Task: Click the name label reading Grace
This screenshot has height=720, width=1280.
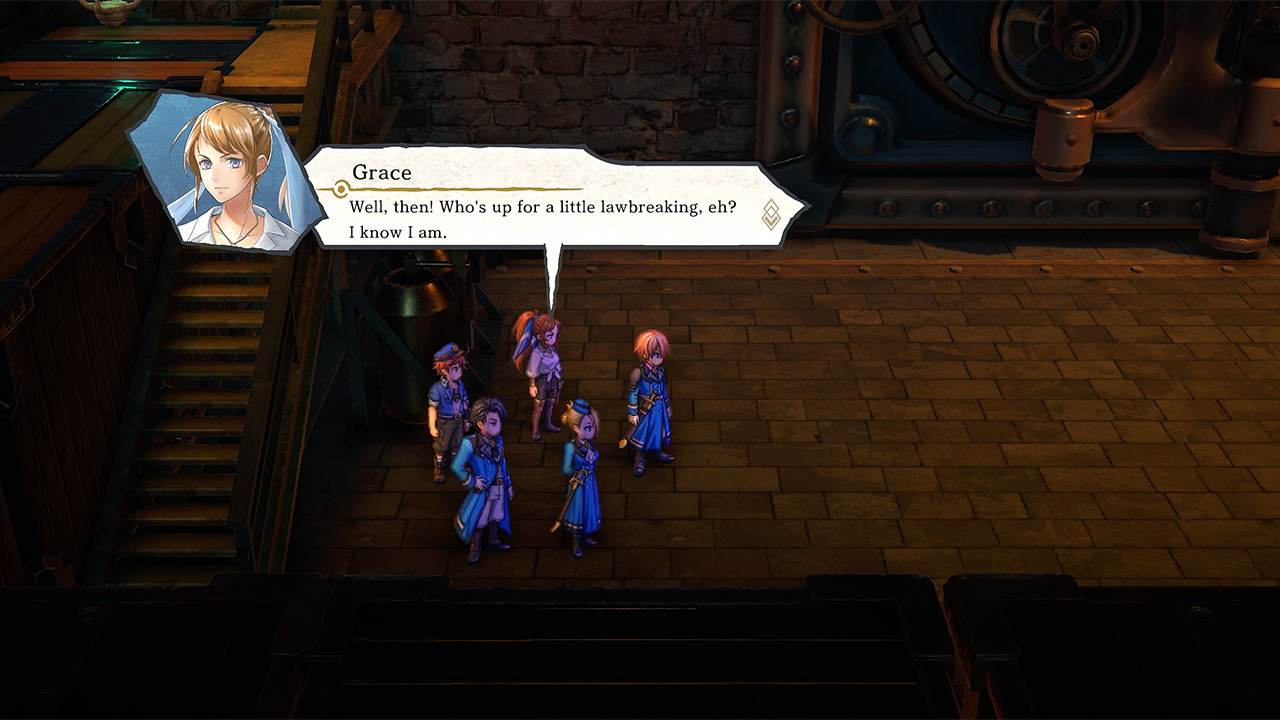Action: (382, 172)
